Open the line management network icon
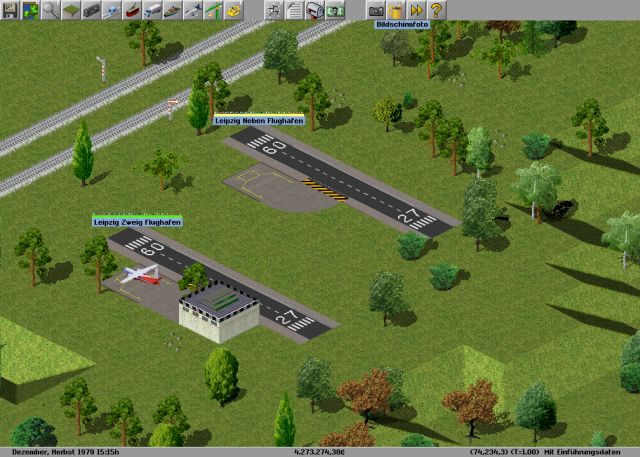640x457 pixels. (x=273, y=10)
